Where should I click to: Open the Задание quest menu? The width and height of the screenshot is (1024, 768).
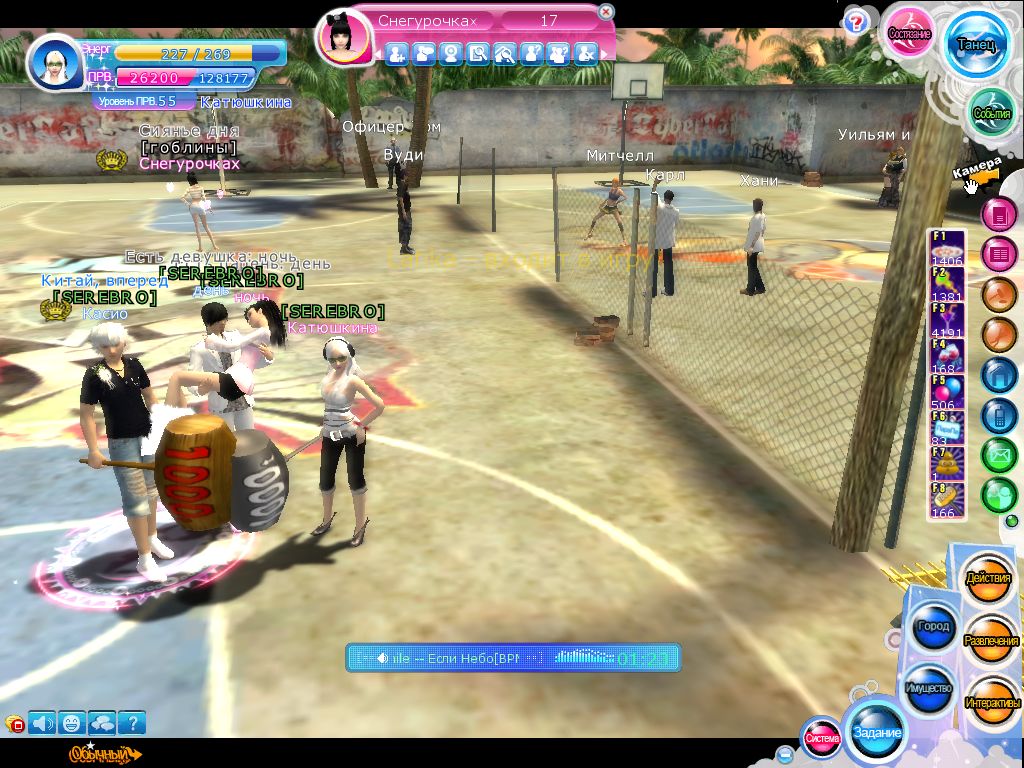pos(876,732)
